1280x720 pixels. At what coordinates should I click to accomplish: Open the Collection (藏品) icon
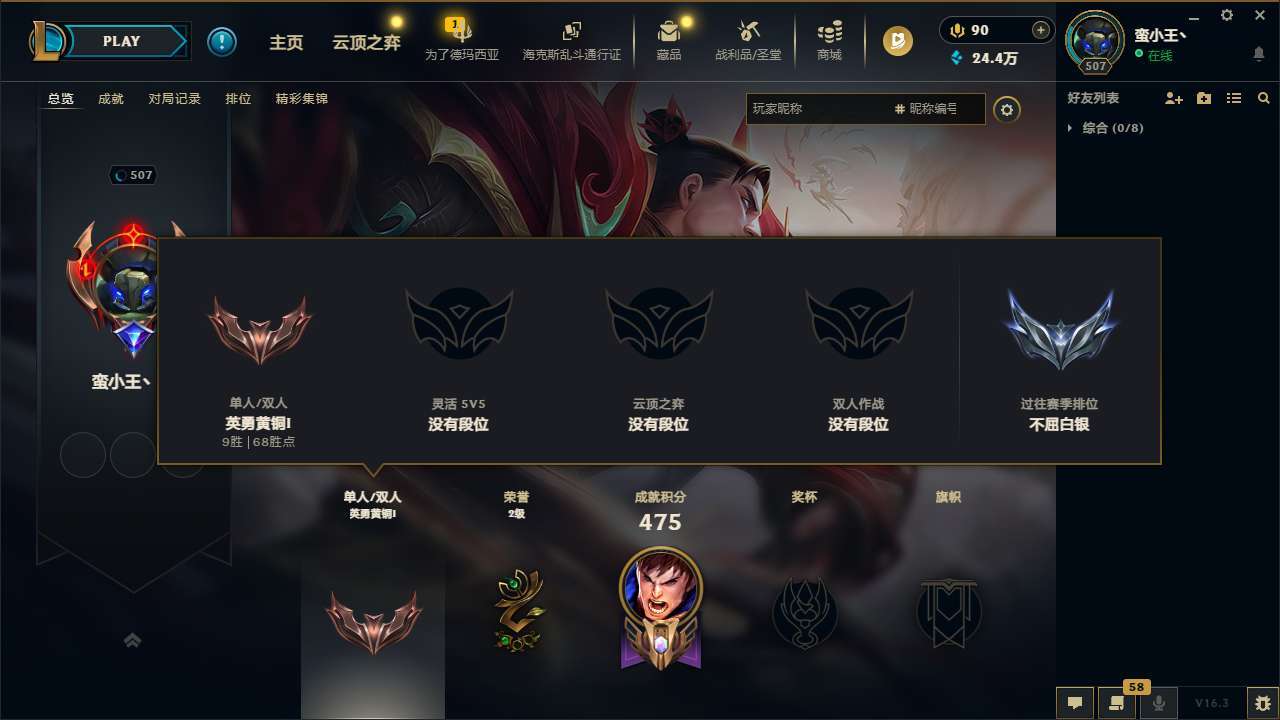[x=669, y=40]
